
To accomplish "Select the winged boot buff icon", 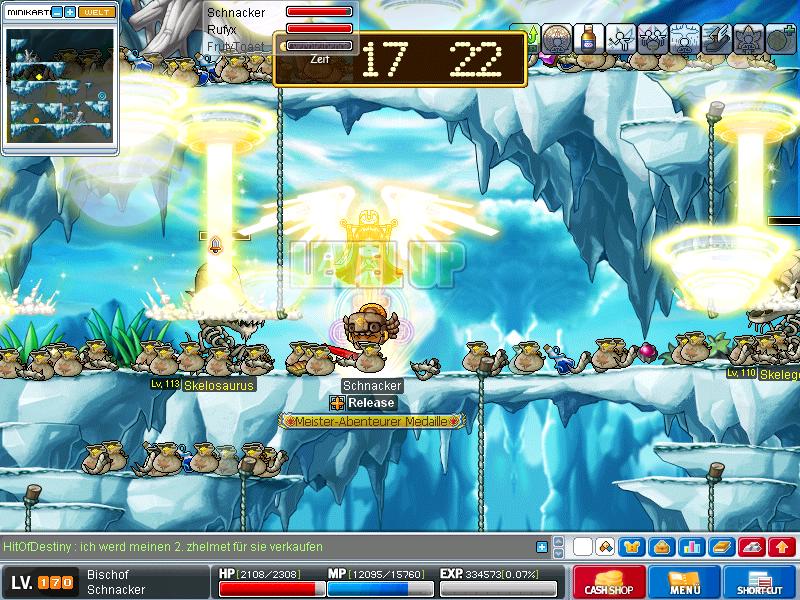I will tap(719, 38).
